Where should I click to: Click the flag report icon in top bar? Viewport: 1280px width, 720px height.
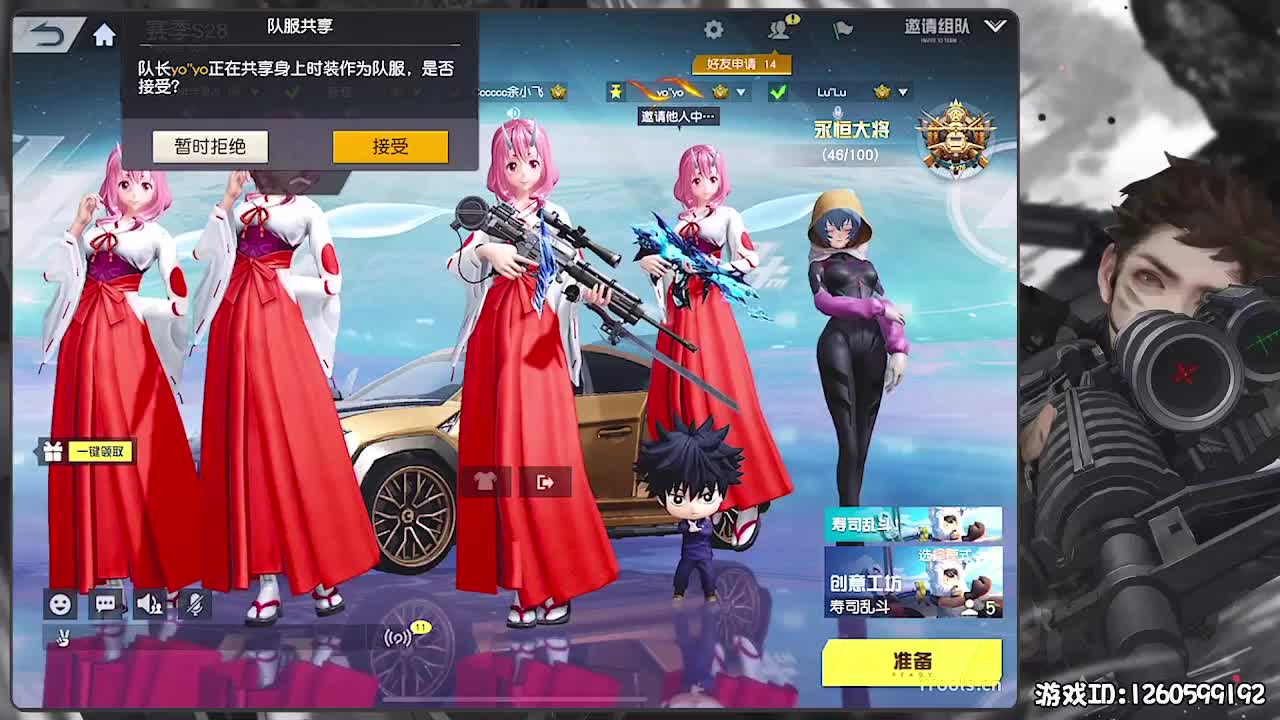839,31
